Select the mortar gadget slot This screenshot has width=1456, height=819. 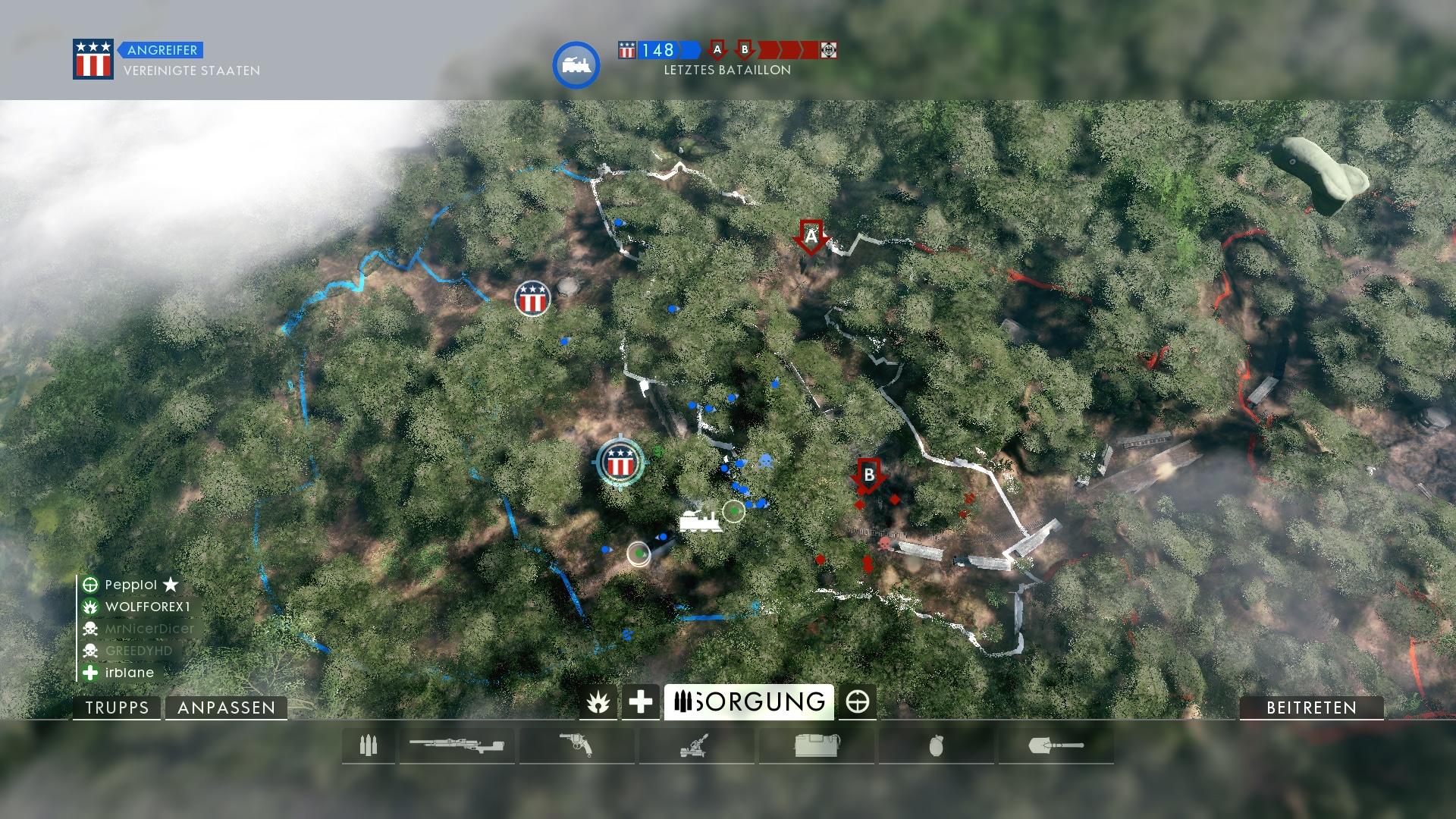(x=695, y=746)
